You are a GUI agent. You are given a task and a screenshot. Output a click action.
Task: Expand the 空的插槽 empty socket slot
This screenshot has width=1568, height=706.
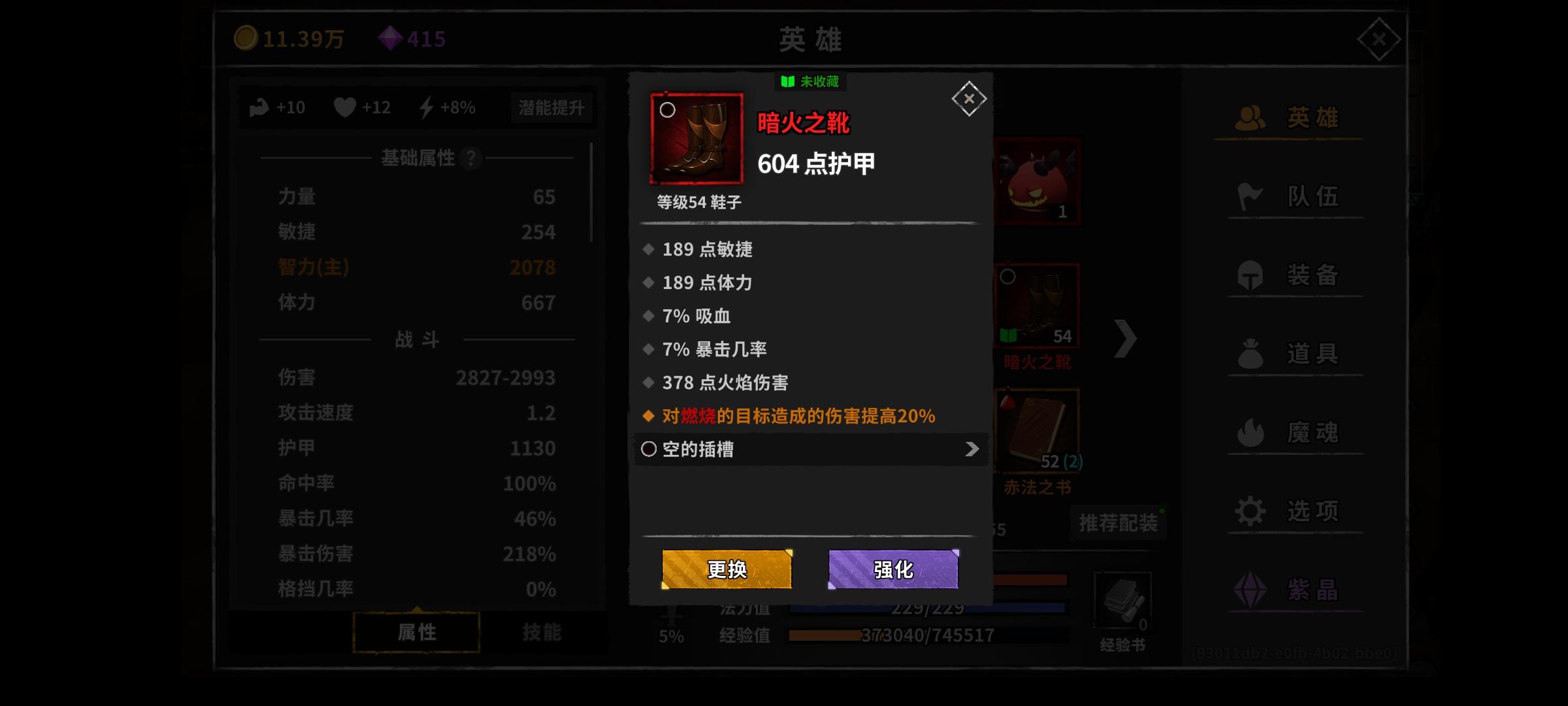[x=810, y=450]
